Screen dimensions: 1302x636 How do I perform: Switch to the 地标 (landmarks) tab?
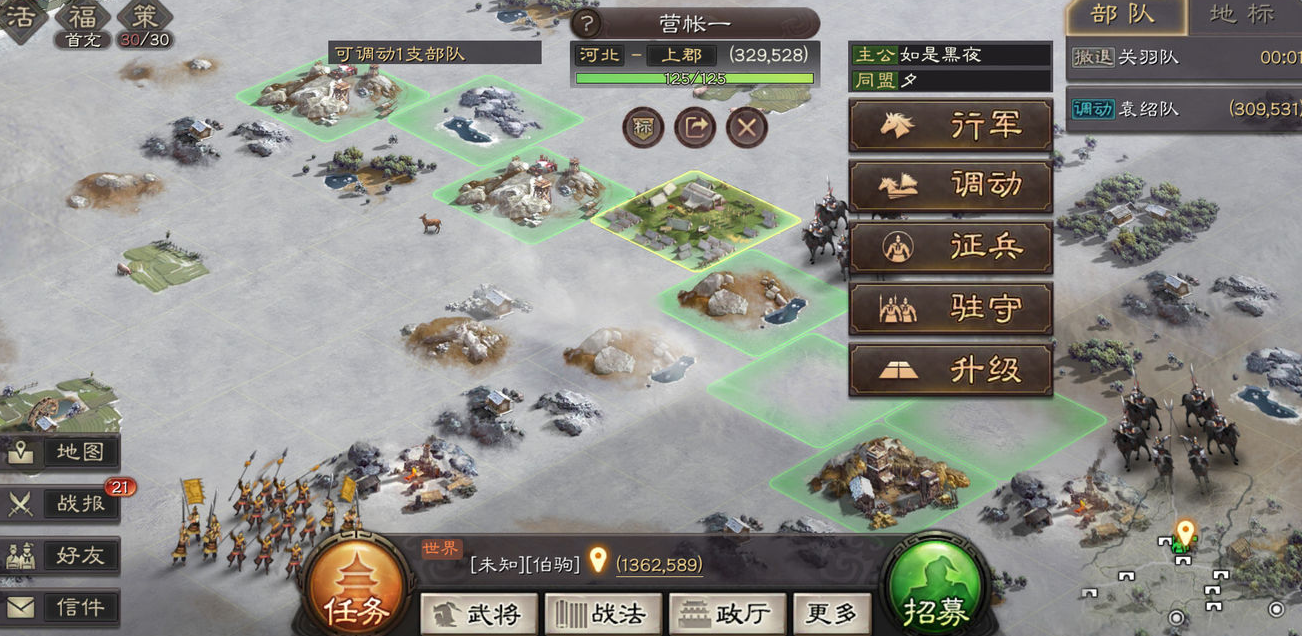[x=1242, y=15]
